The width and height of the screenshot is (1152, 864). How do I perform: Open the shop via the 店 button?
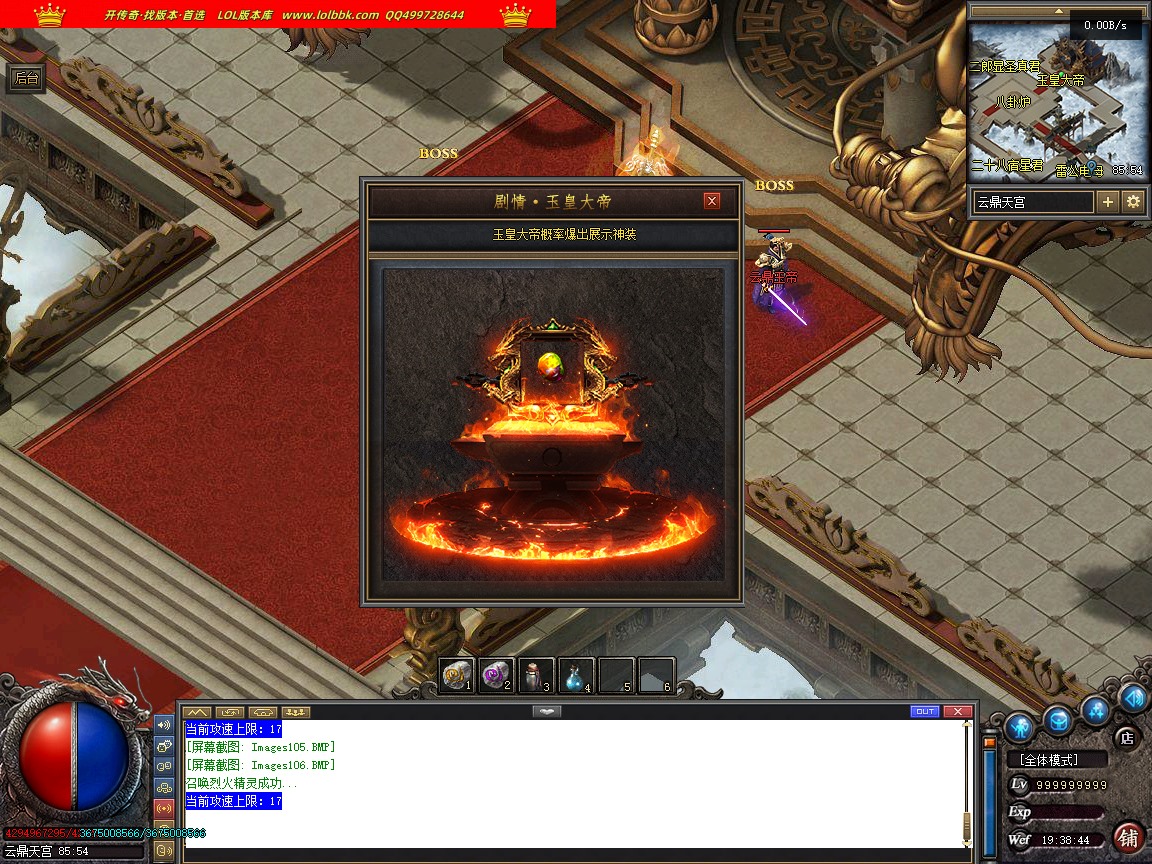tap(1126, 738)
